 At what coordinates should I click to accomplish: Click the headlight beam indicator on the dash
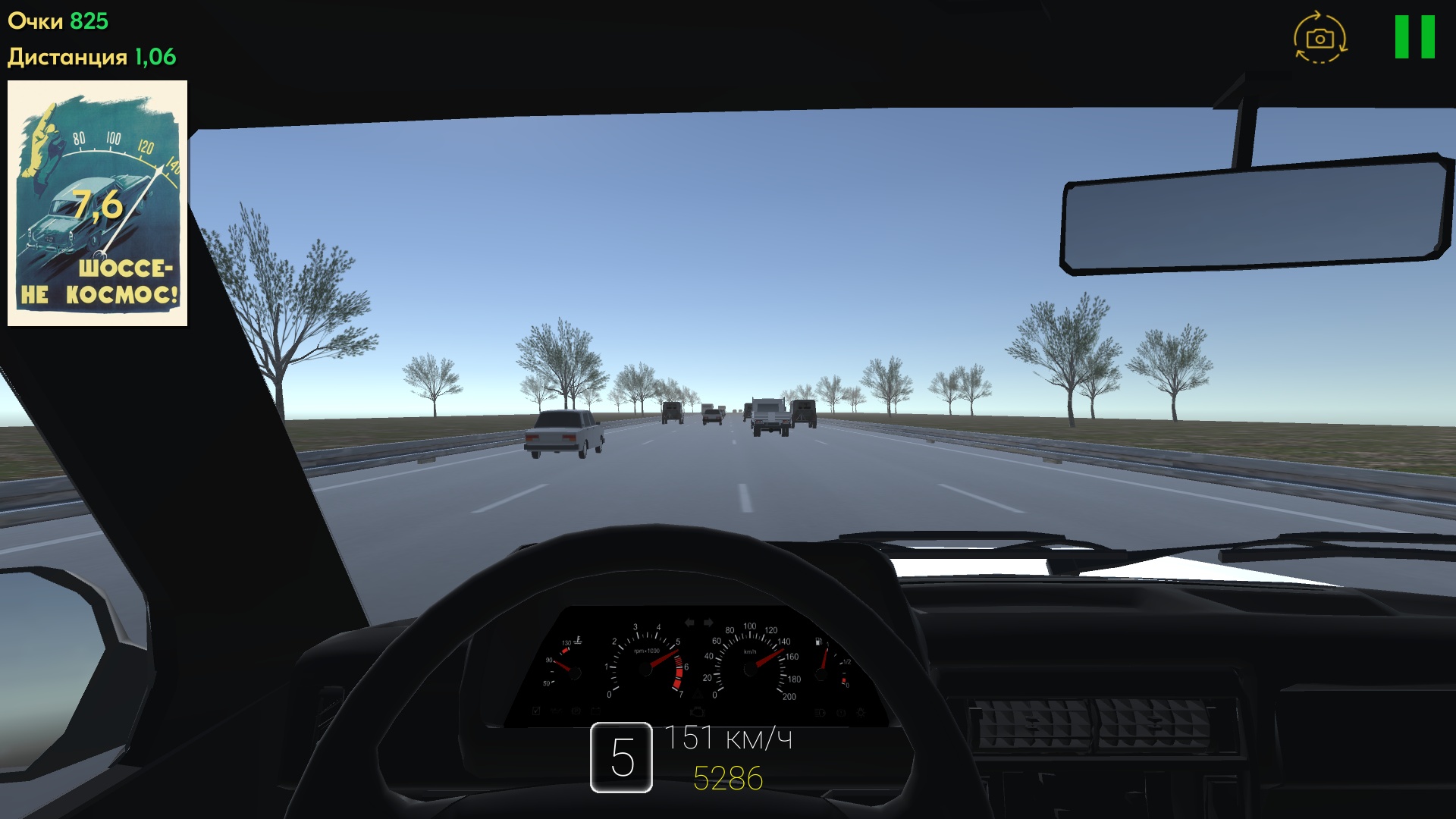click(x=821, y=711)
